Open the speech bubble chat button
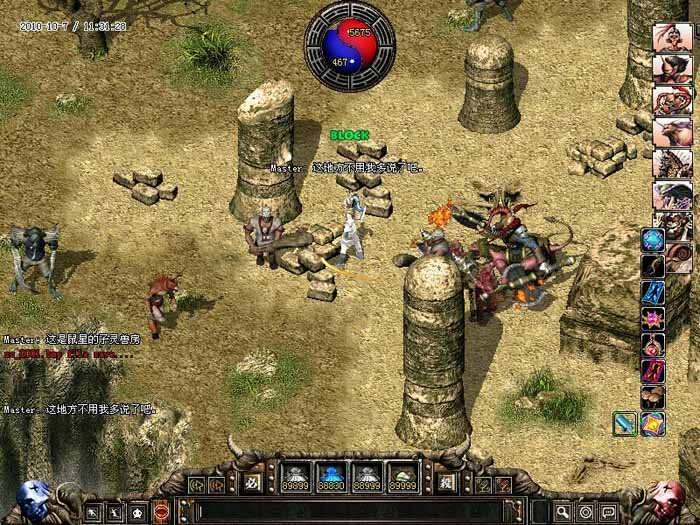The width and height of the screenshot is (700, 525). click(609, 511)
